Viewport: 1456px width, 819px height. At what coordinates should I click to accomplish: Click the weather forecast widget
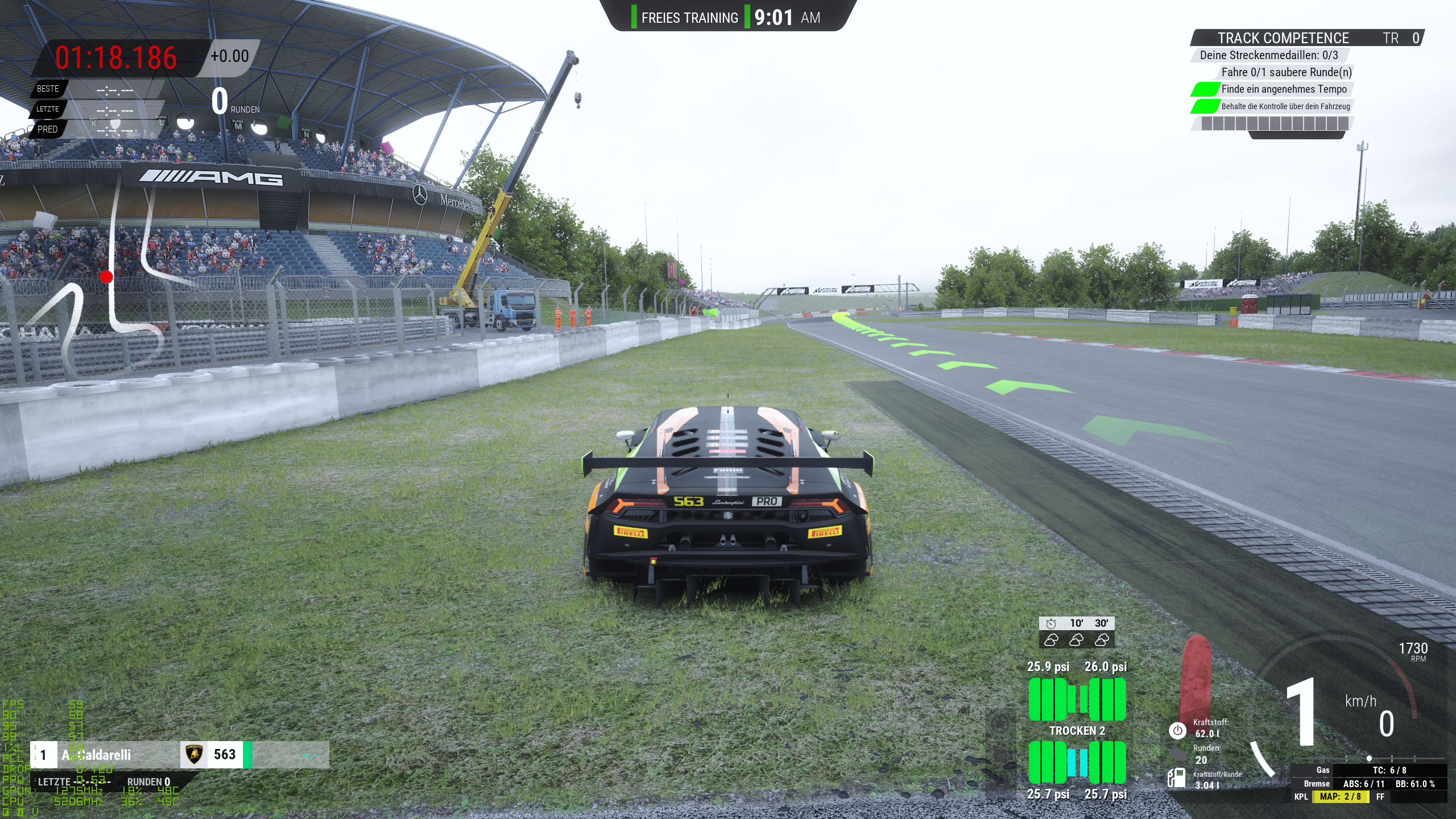coord(1076,632)
